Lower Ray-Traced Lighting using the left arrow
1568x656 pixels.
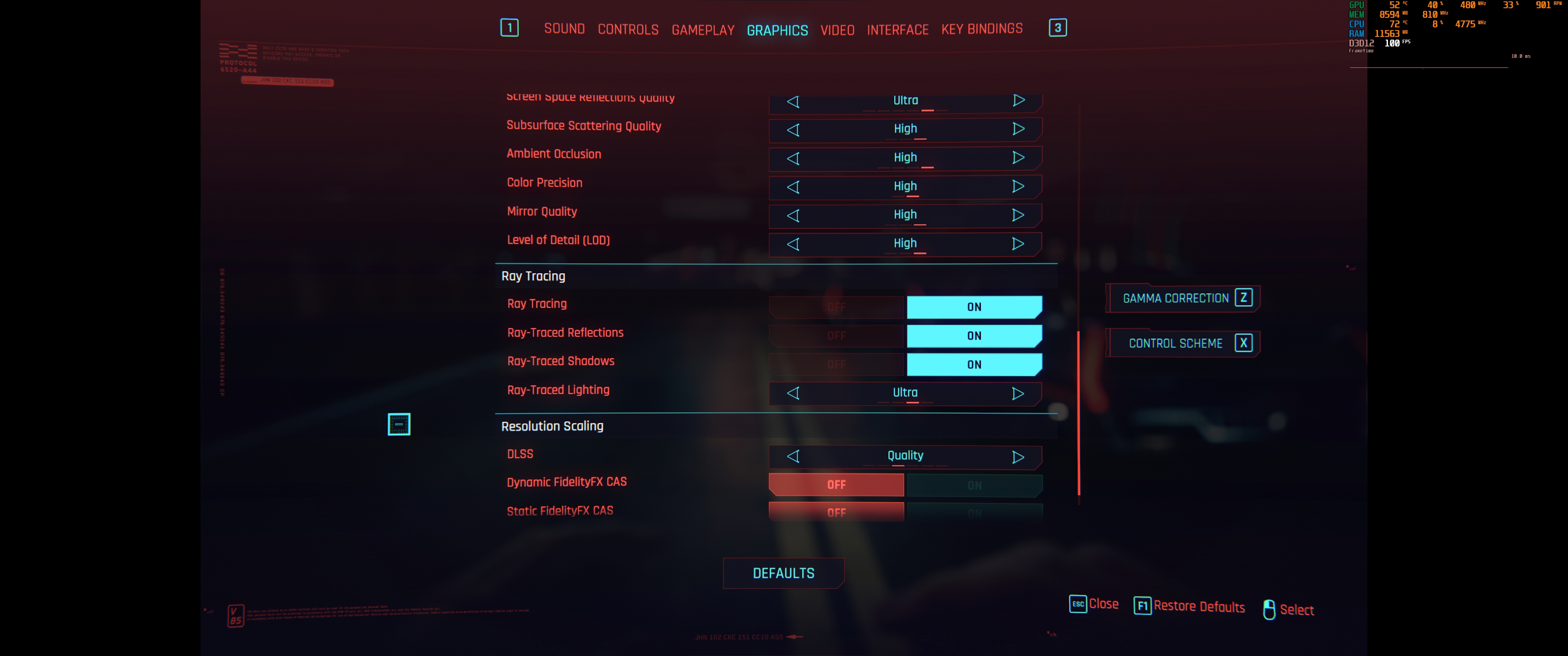[793, 393]
